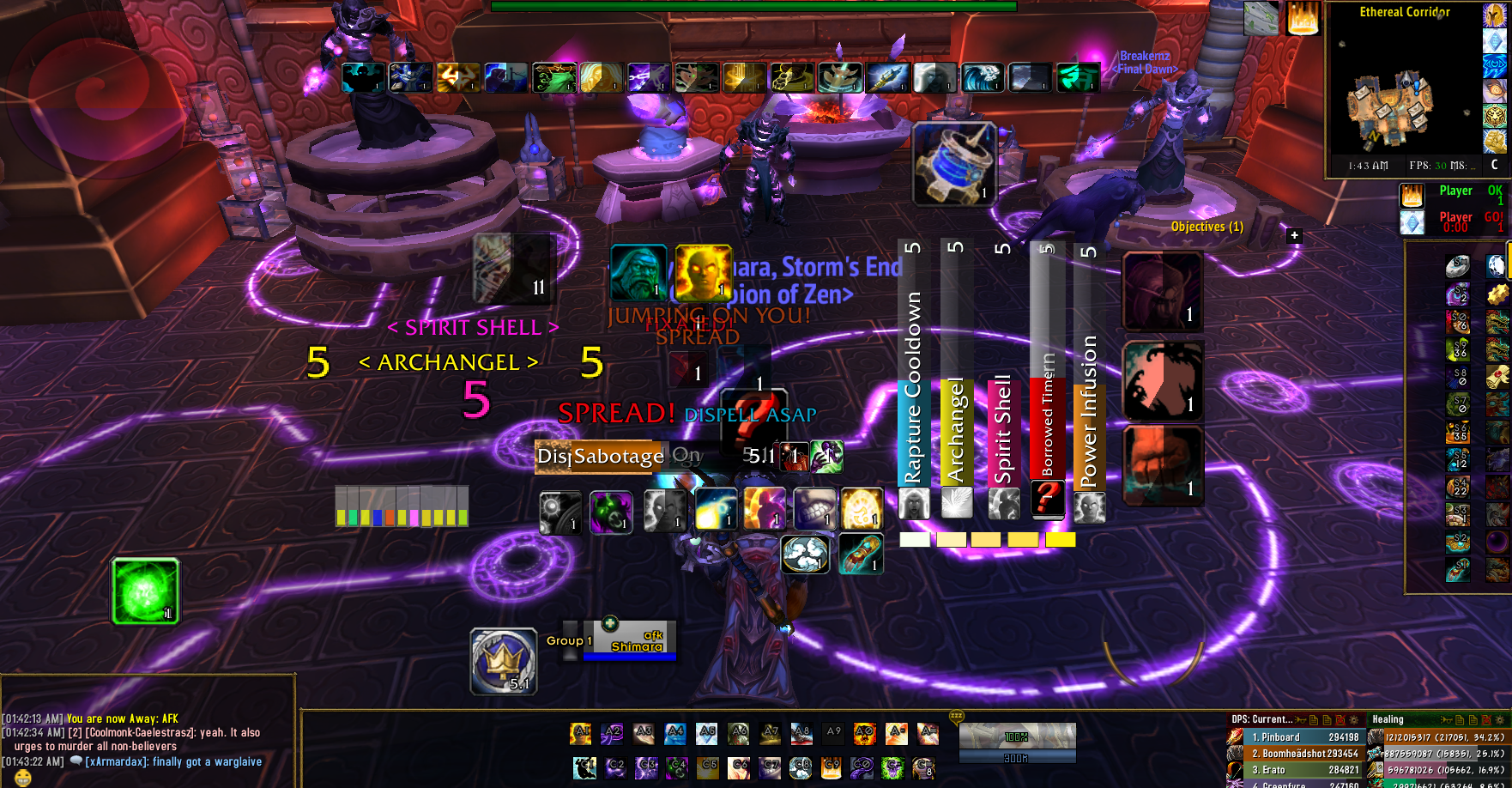Click the C button below the minimap
Screen dimensions: 1512x788
tap(1494, 165)
